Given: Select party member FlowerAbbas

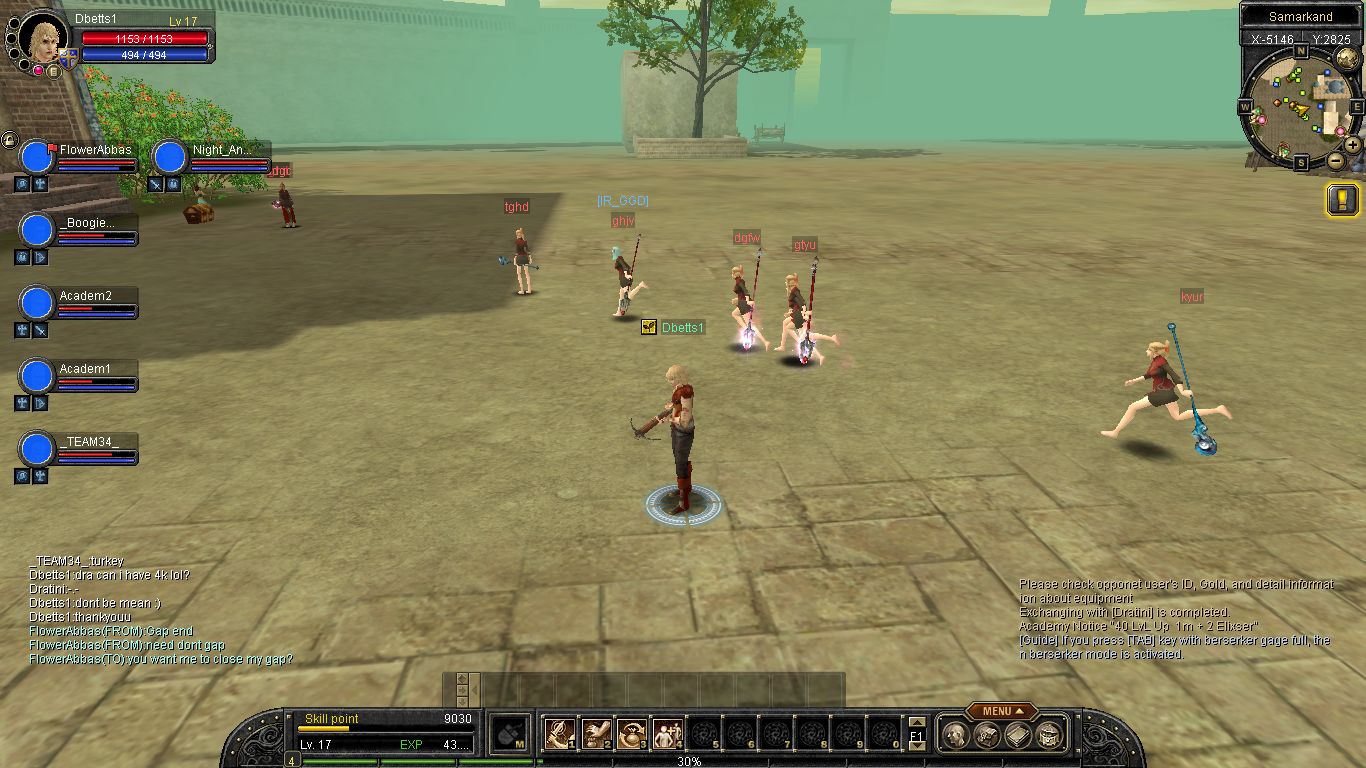Looking at the screenshot, I should click(37, 158).
